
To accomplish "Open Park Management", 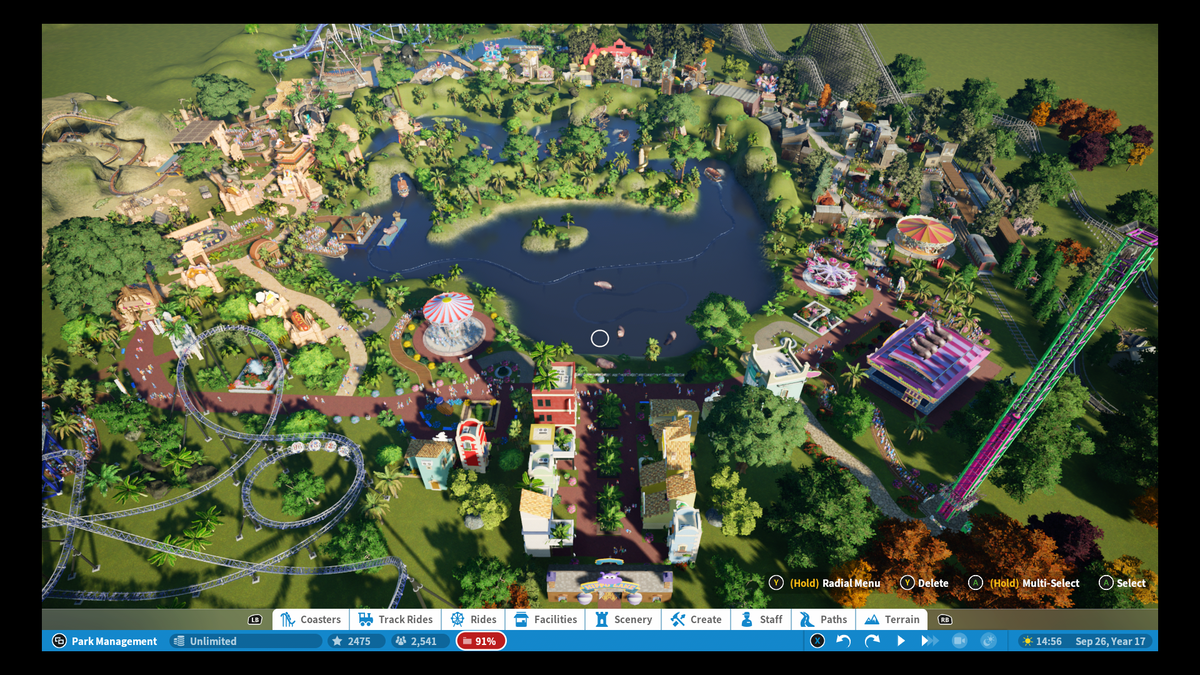I will pyautogui.click(x=105, y=641).
